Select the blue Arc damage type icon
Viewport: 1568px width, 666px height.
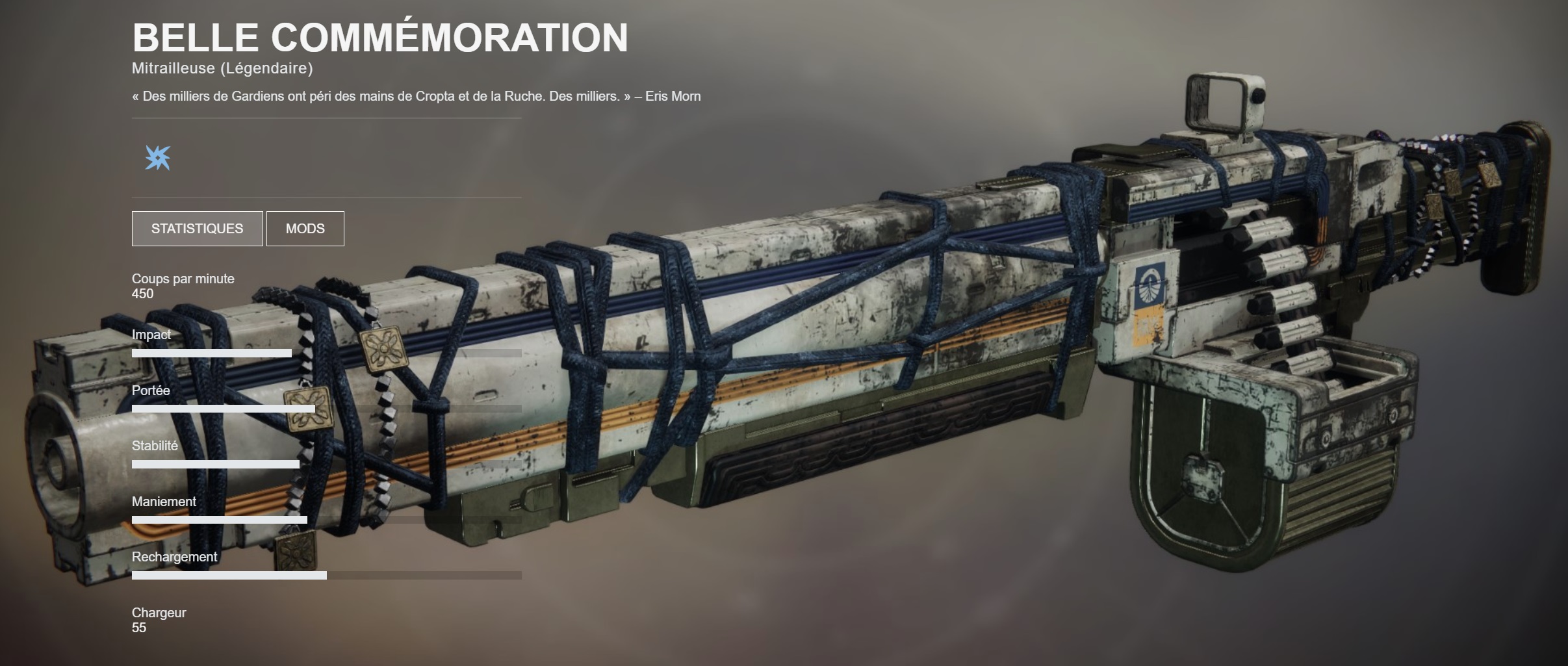pos(158,157)
